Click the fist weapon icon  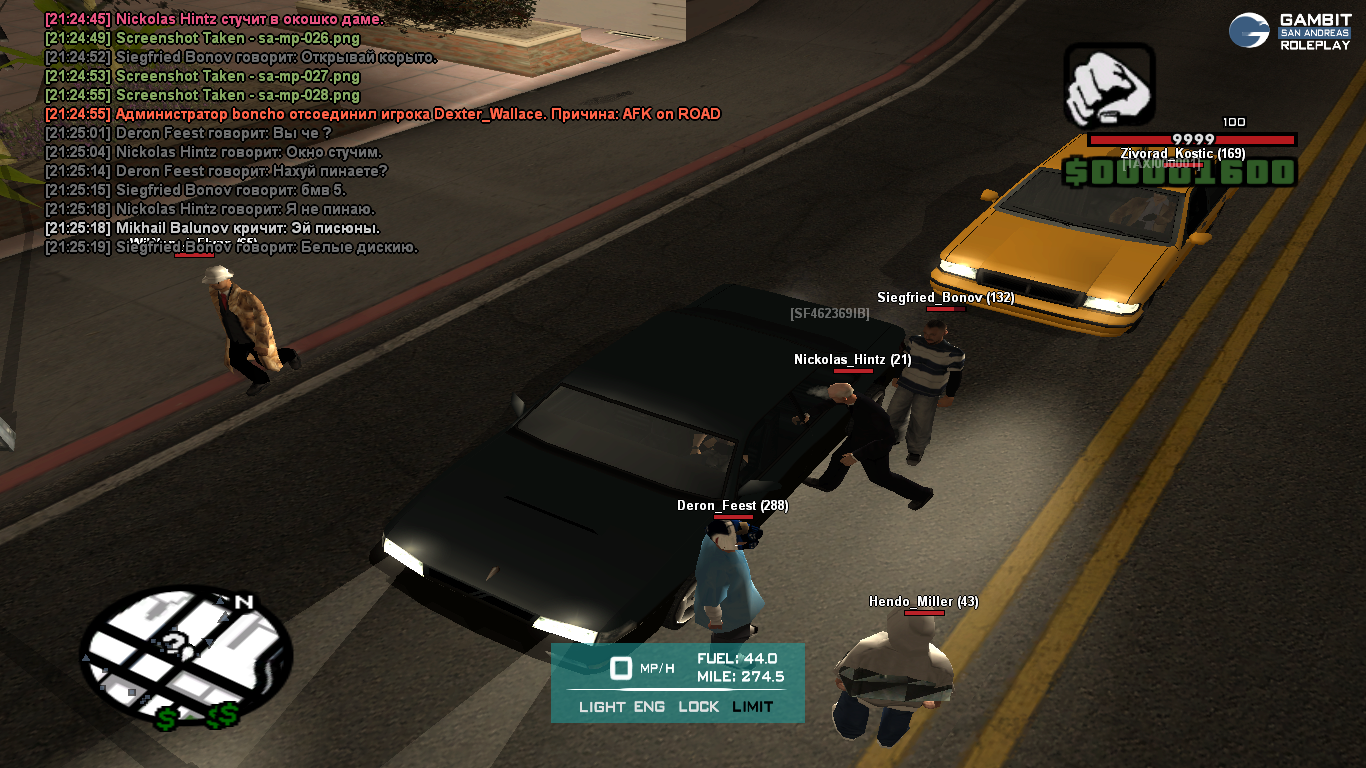1109,86
